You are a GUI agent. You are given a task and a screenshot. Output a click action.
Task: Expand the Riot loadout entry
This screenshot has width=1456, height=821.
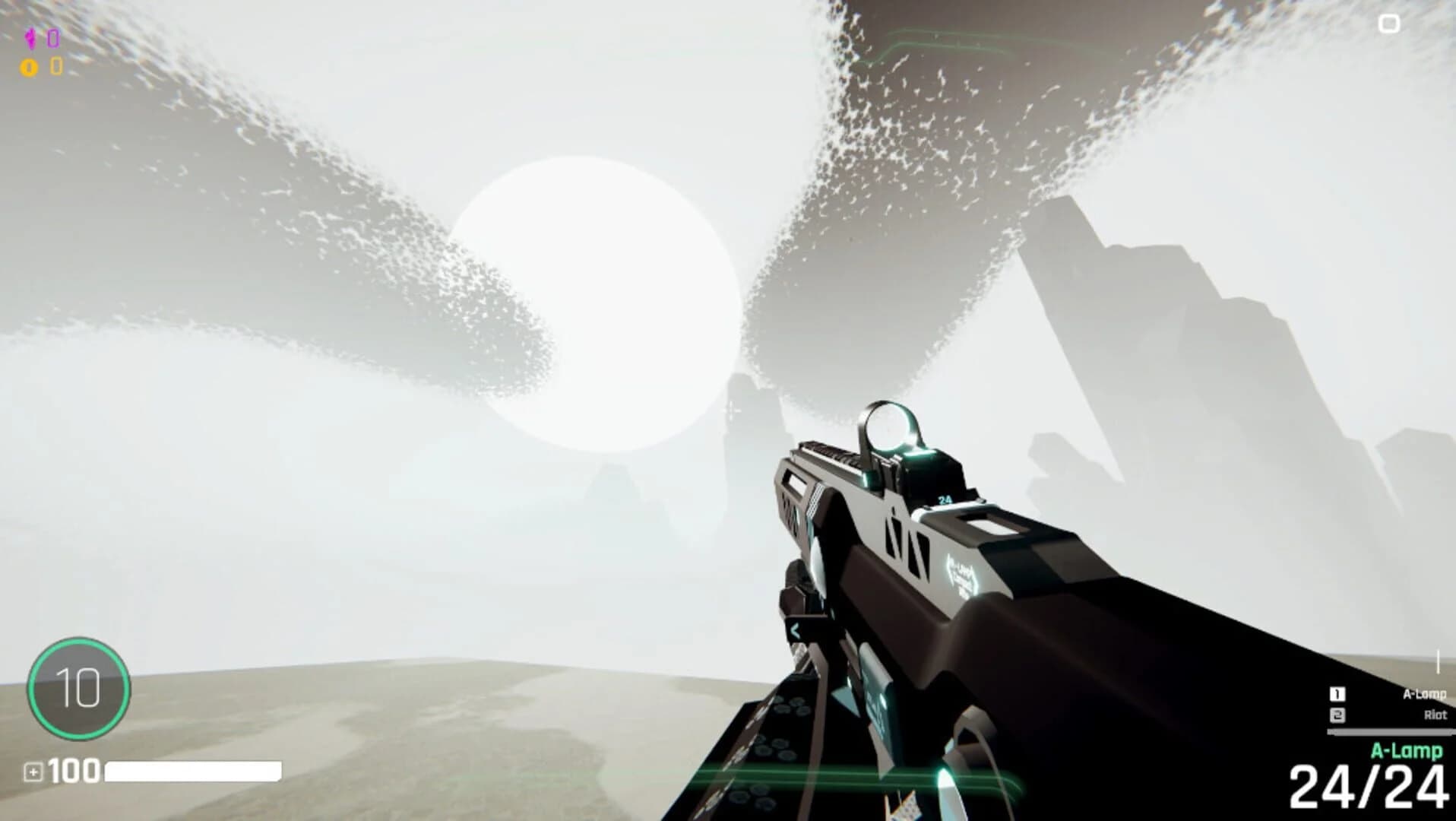click(x=1436, y=715)
